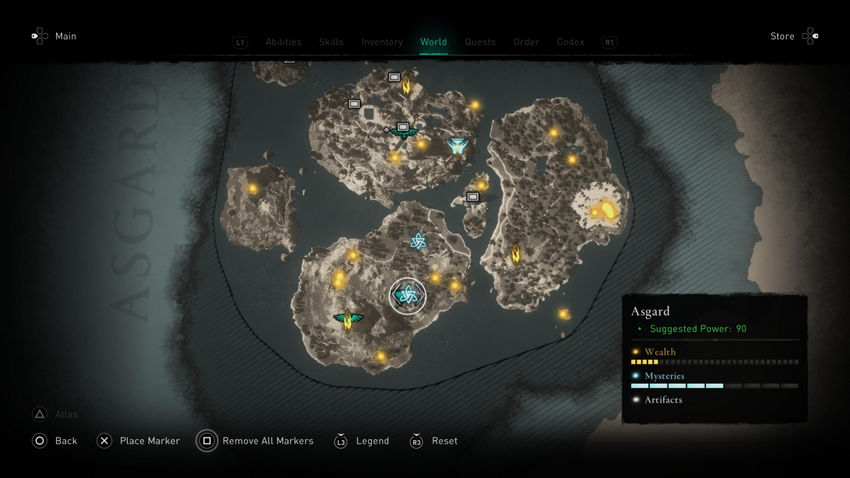Open the Main menu
The width and height of the screenshot is (850, 478).
(53, 37)
